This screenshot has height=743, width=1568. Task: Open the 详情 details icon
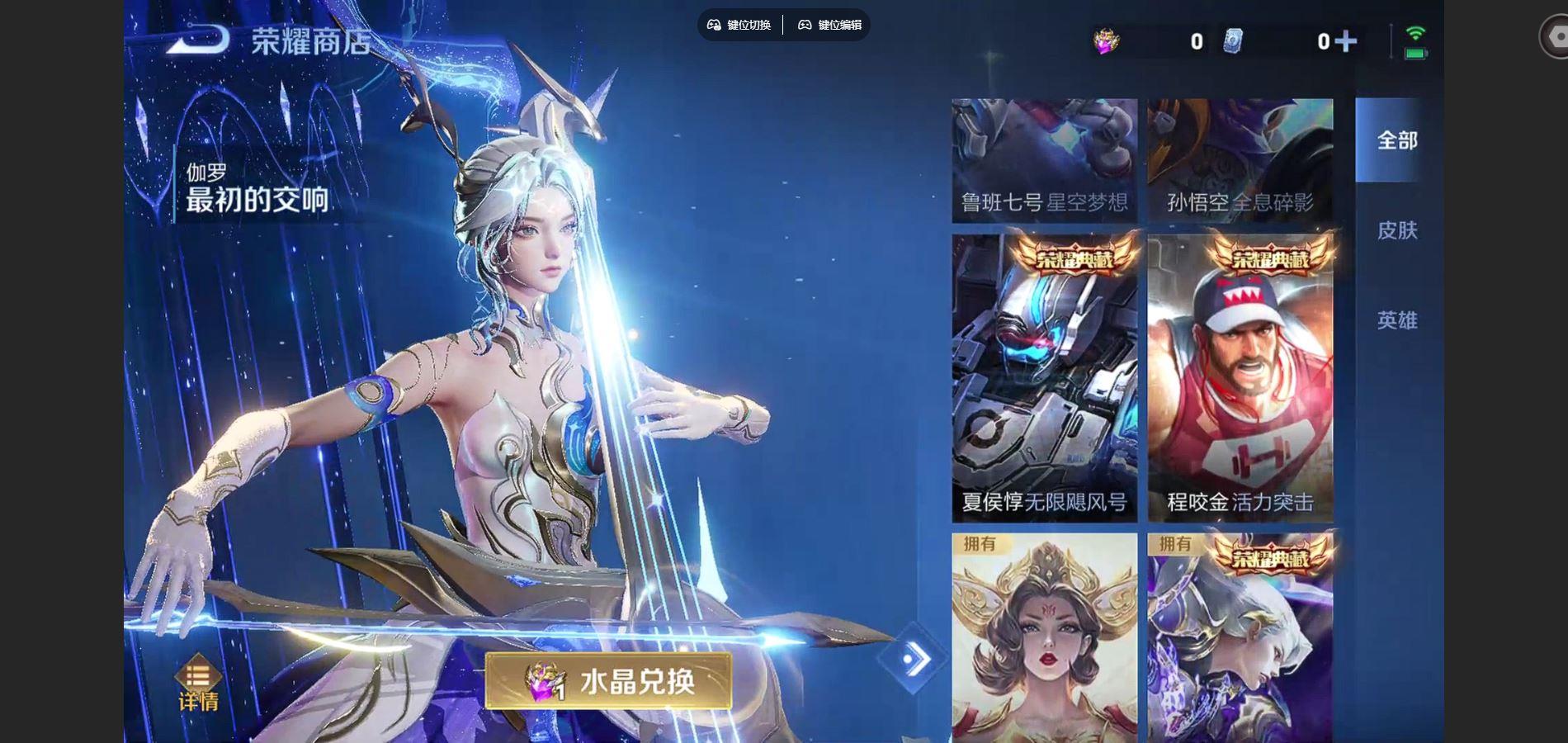[198, 684]
